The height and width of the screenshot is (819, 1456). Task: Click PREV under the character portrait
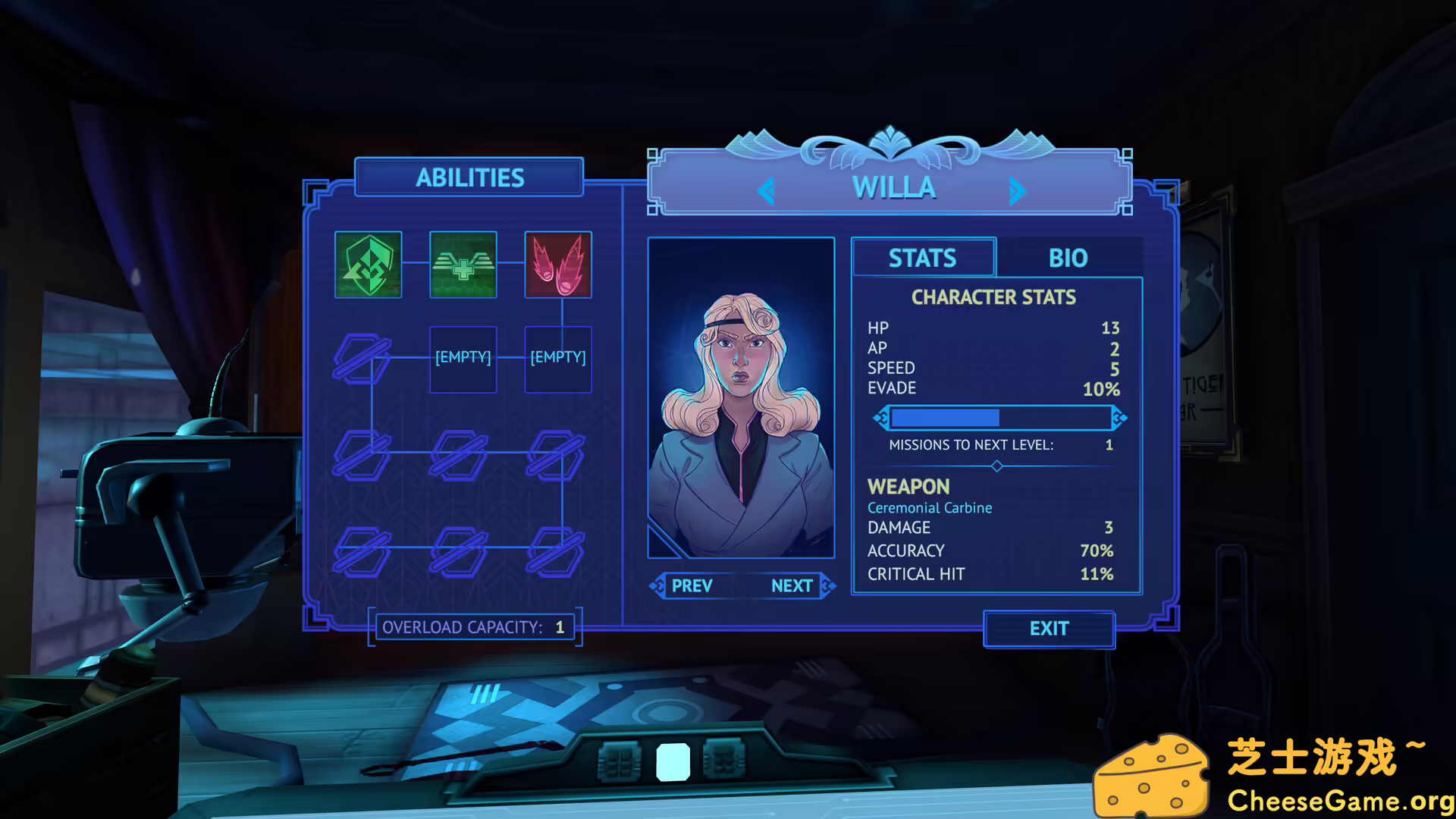click(x=691, y=585)
